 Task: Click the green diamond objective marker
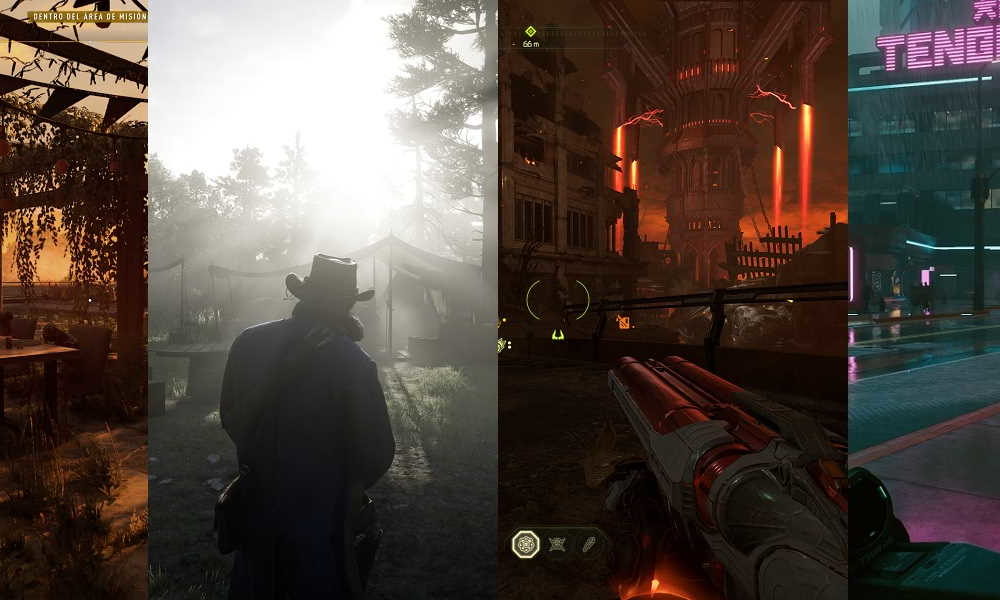pos(530,31)
